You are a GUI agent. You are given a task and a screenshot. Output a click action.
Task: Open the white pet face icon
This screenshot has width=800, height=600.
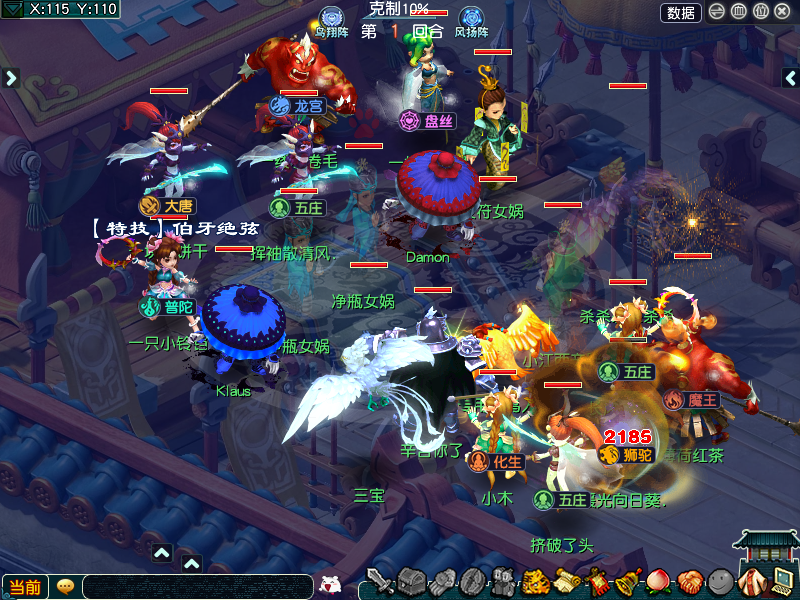click(x=330, y=585)
